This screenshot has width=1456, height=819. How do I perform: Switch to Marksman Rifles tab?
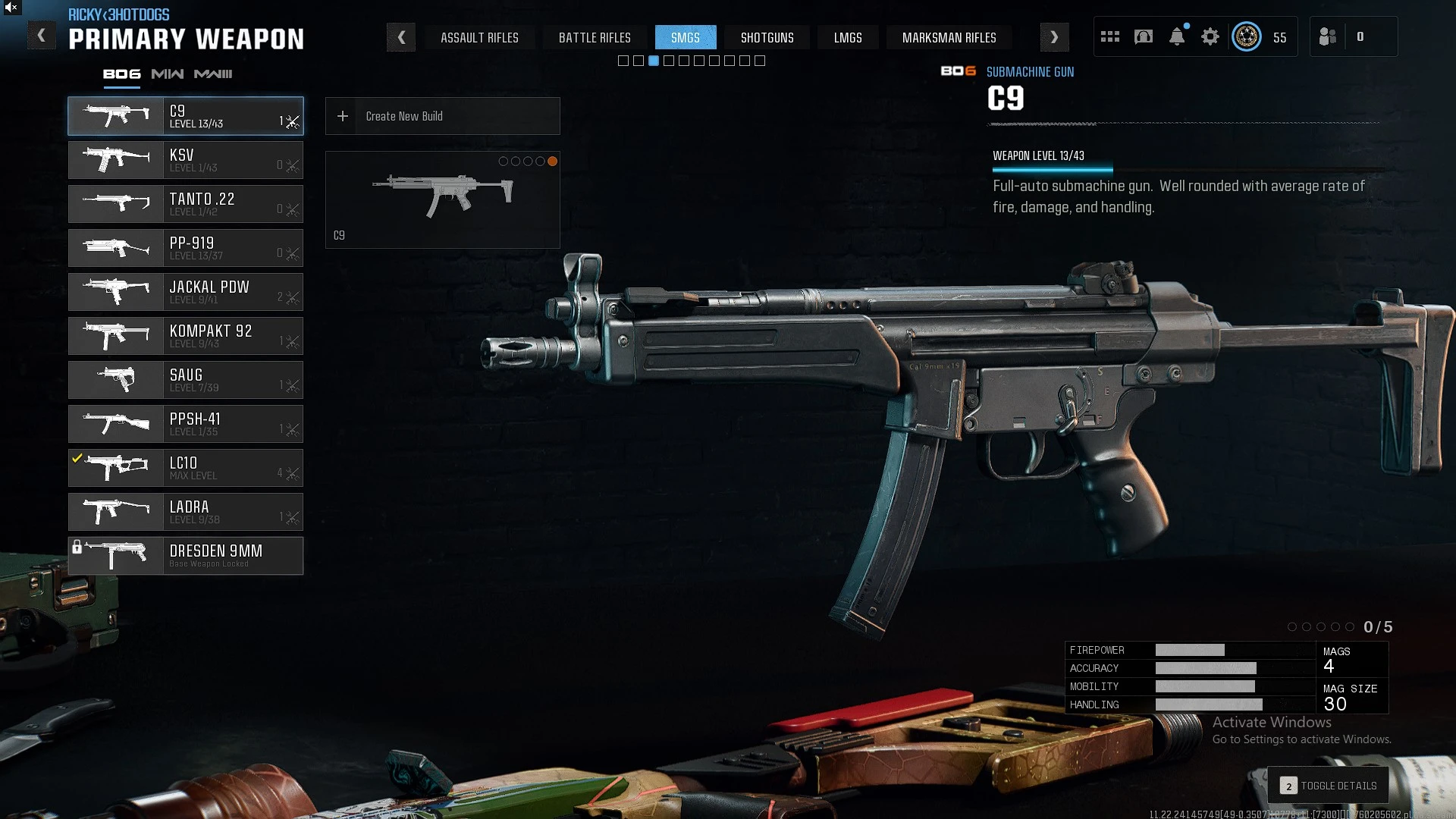949,37
